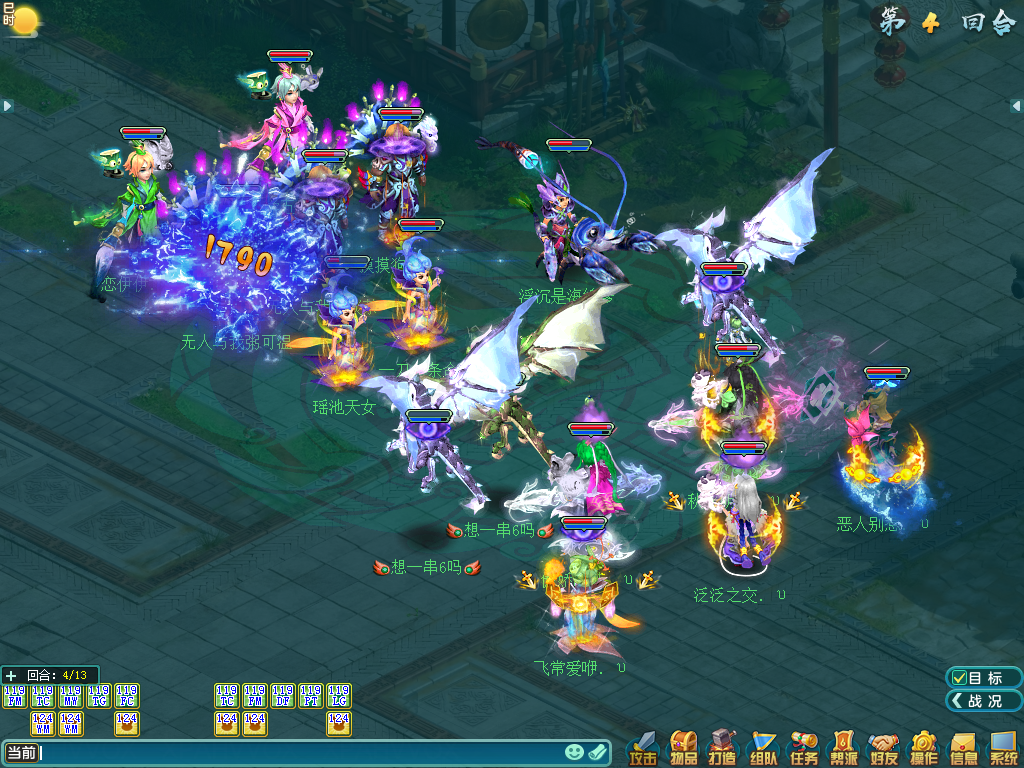Screen dimensions: 1024x768
Task: Open the smiley emoticon picker
Action: [x=574, y=752]
